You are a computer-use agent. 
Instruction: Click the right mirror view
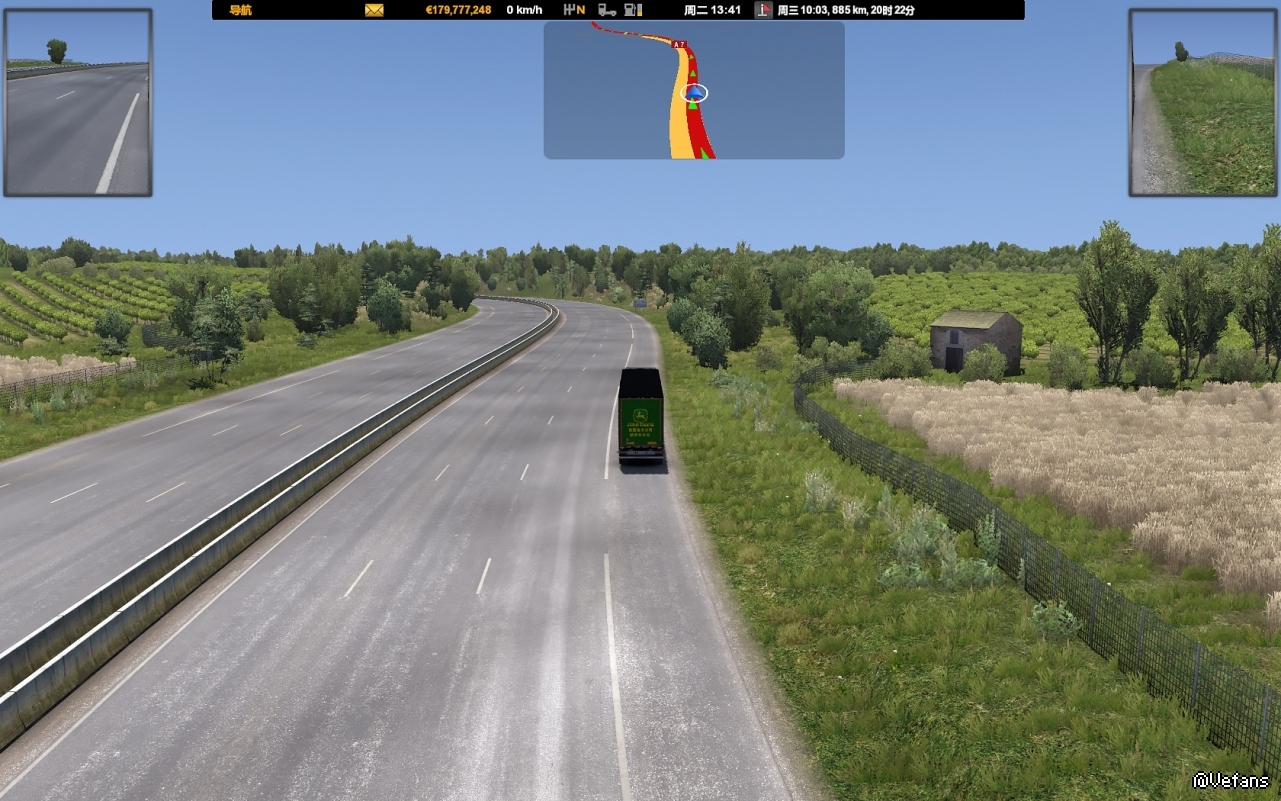click(1204, 103)
